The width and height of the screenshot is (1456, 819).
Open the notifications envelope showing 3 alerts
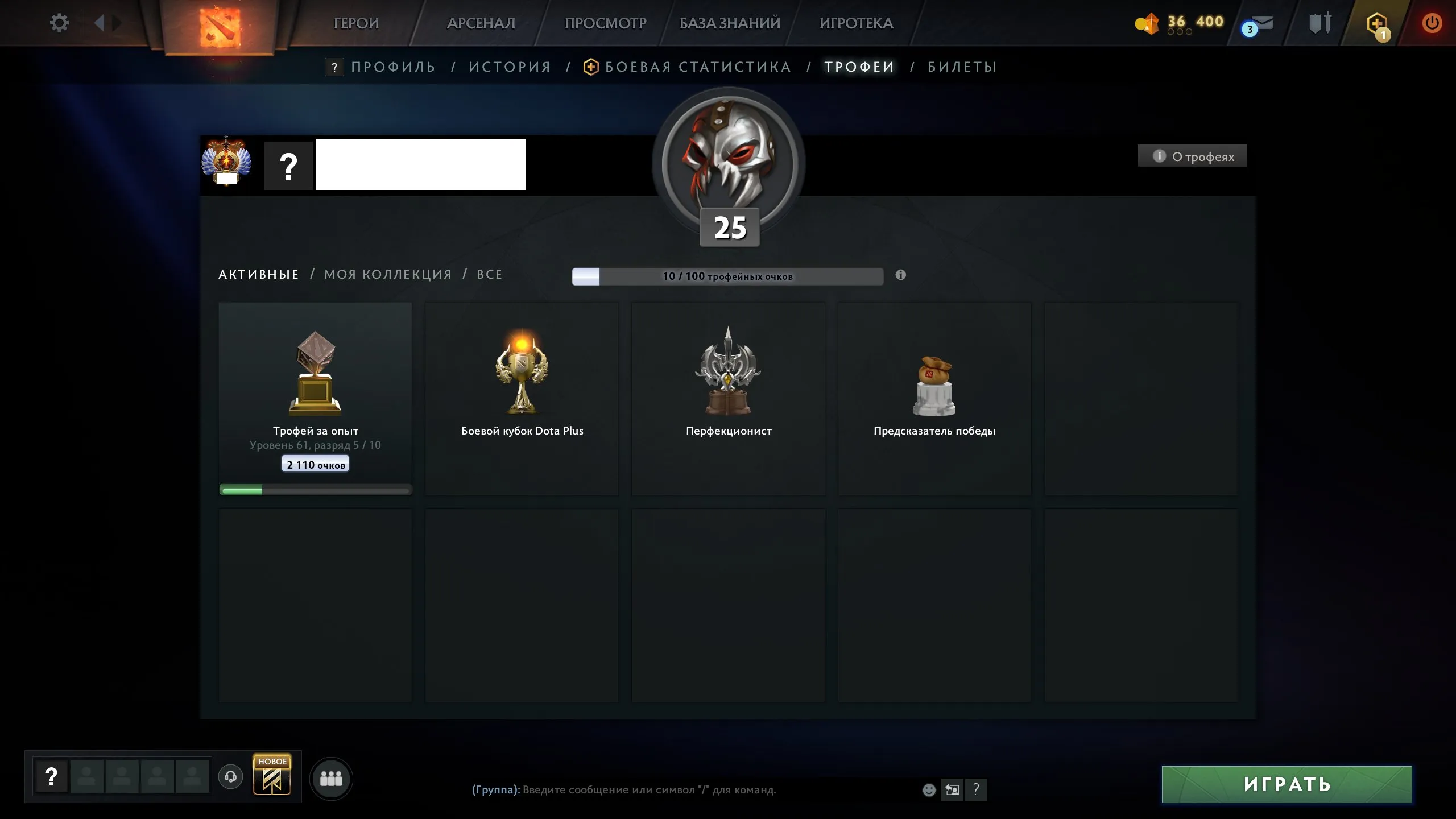pyautogui.click(x=1264, y=24)
